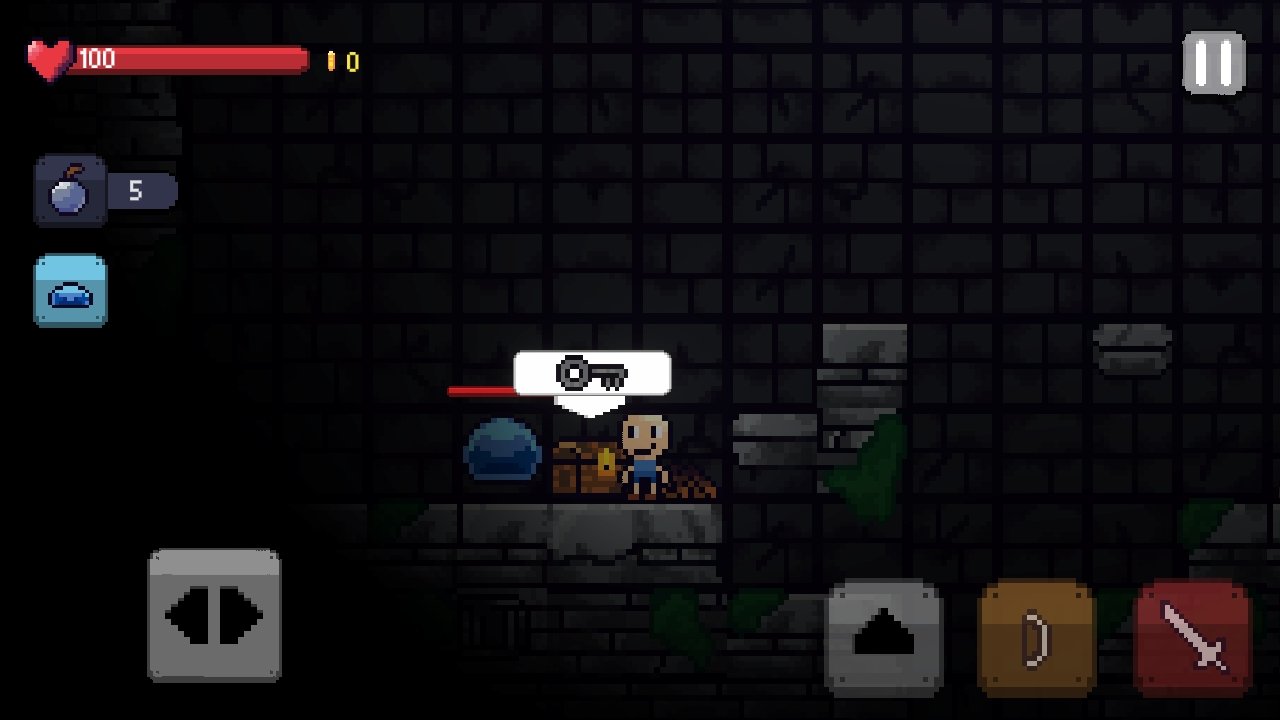The height and width of the screenshot is (720, 1280).
Task: Tap the bomb item icon
Action: coord(70,190)
